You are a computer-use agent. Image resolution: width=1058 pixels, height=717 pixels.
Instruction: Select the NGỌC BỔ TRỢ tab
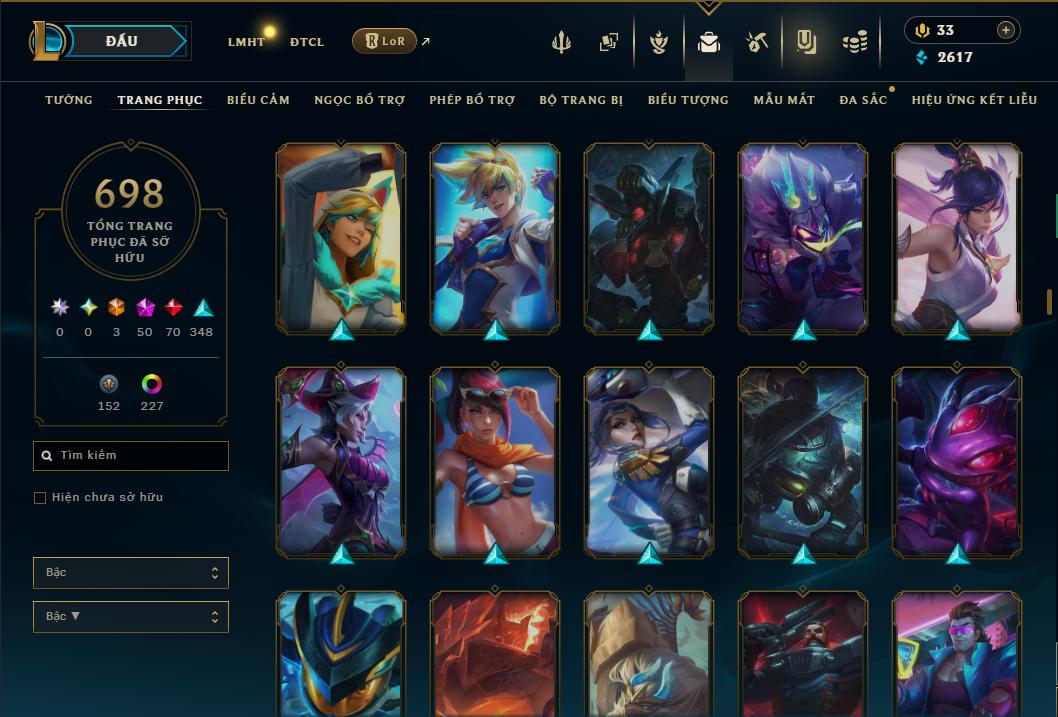pos(359,100)
